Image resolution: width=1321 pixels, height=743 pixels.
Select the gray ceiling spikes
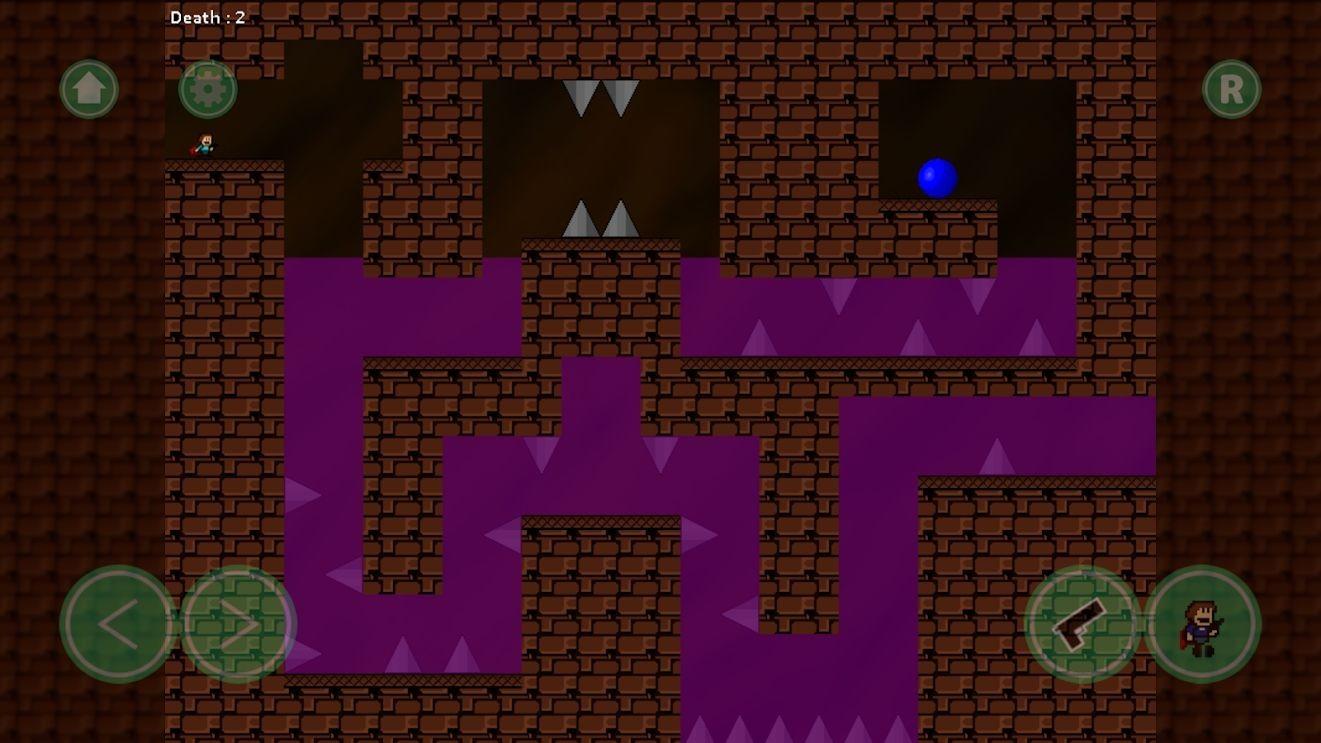(598, 95)
